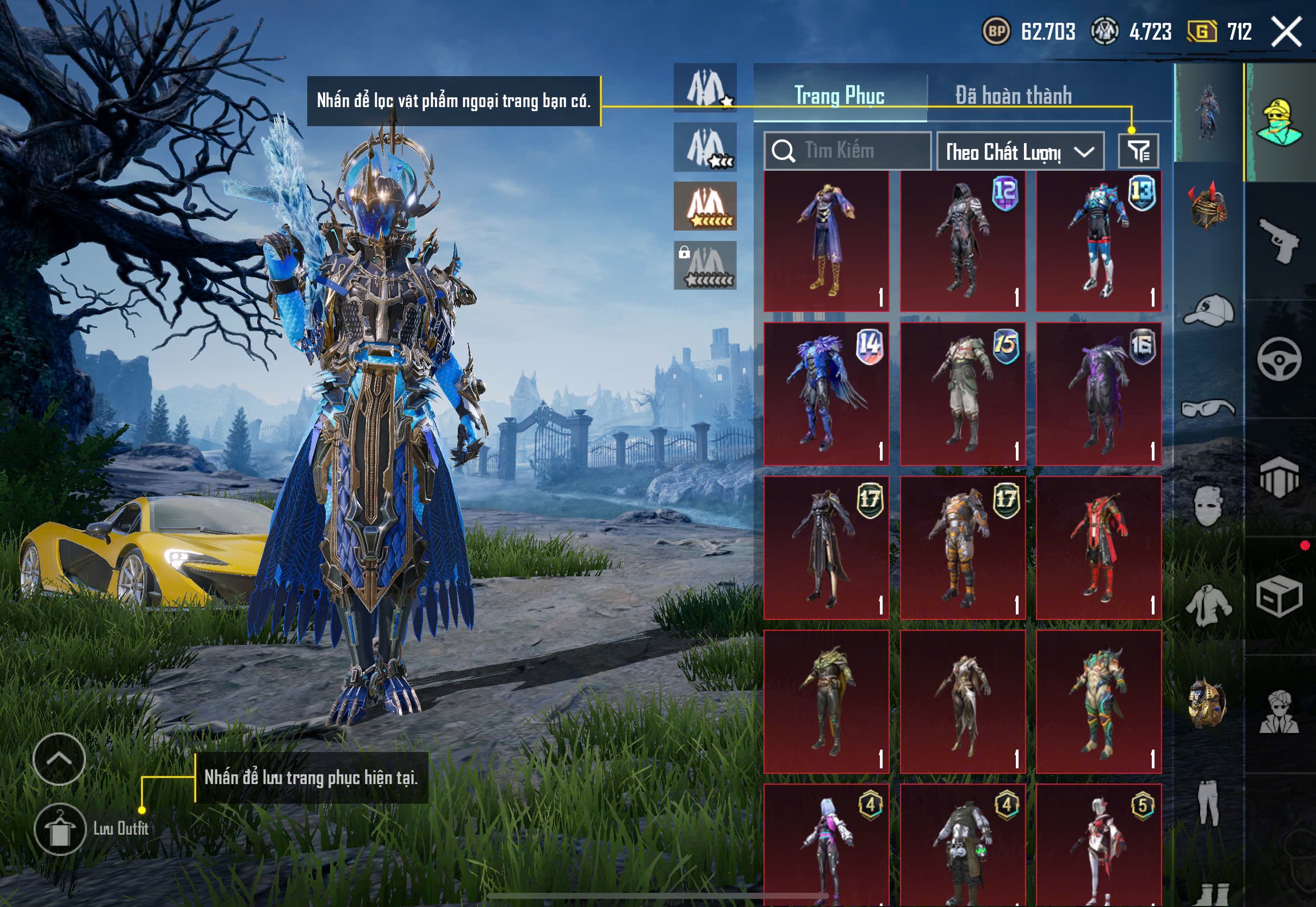Screen dimensions: 1316x907
Task: Select the purple outfit with level 16 badge
Action: click(1098, 393)
